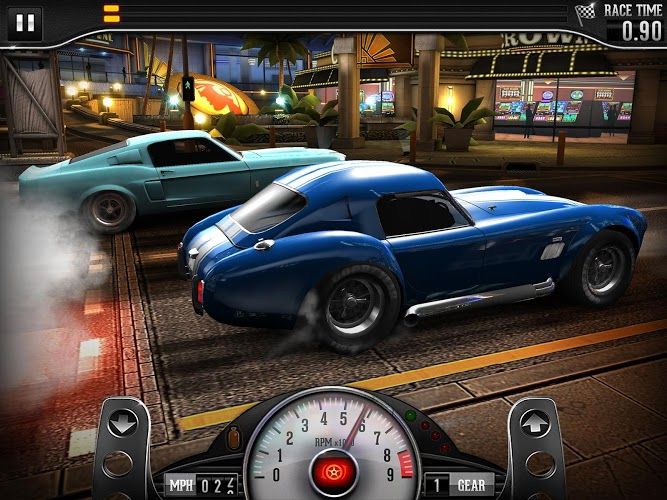Pause the race

point(25,21)
